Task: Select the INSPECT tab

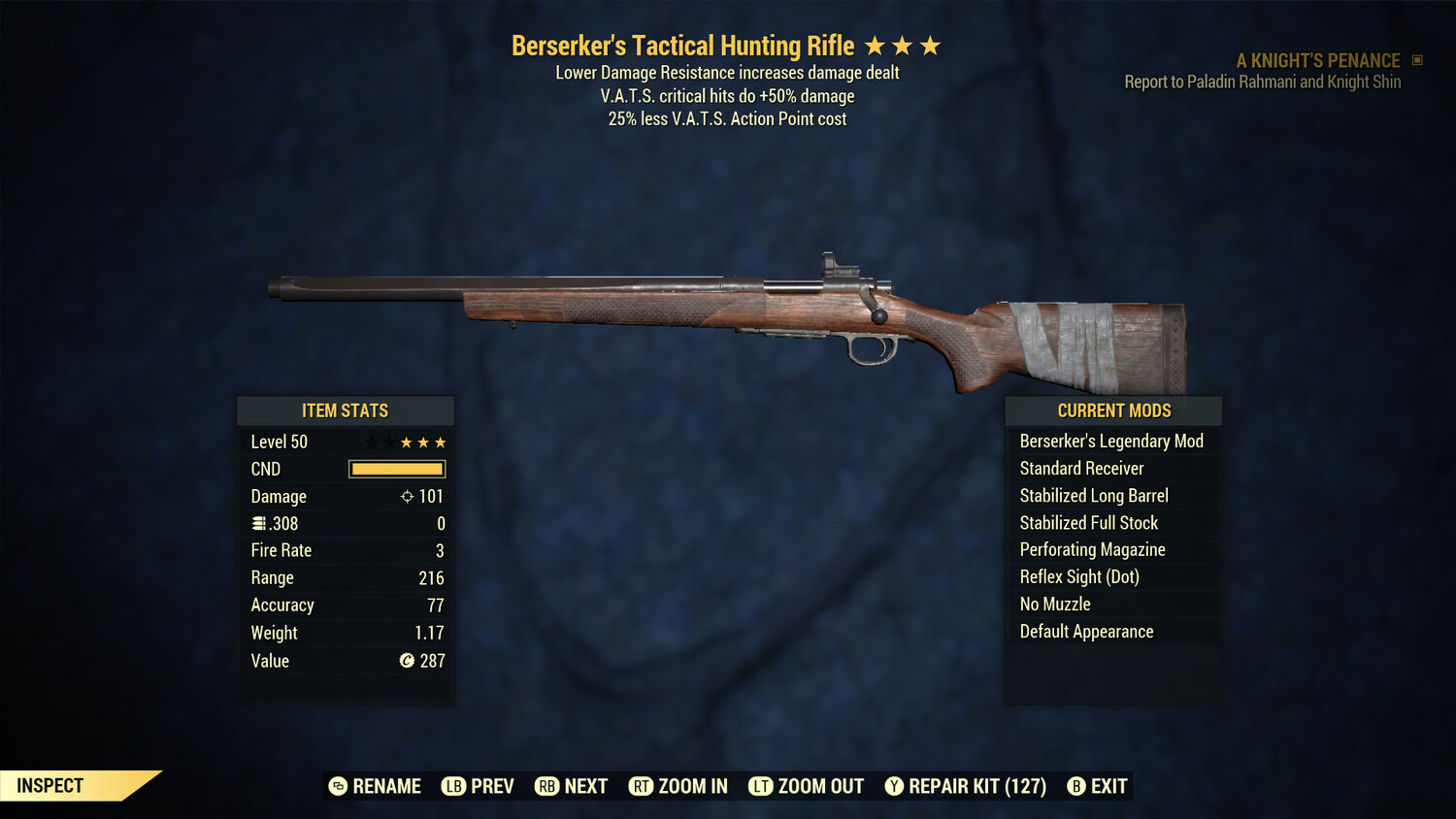Action: (49, 785)
